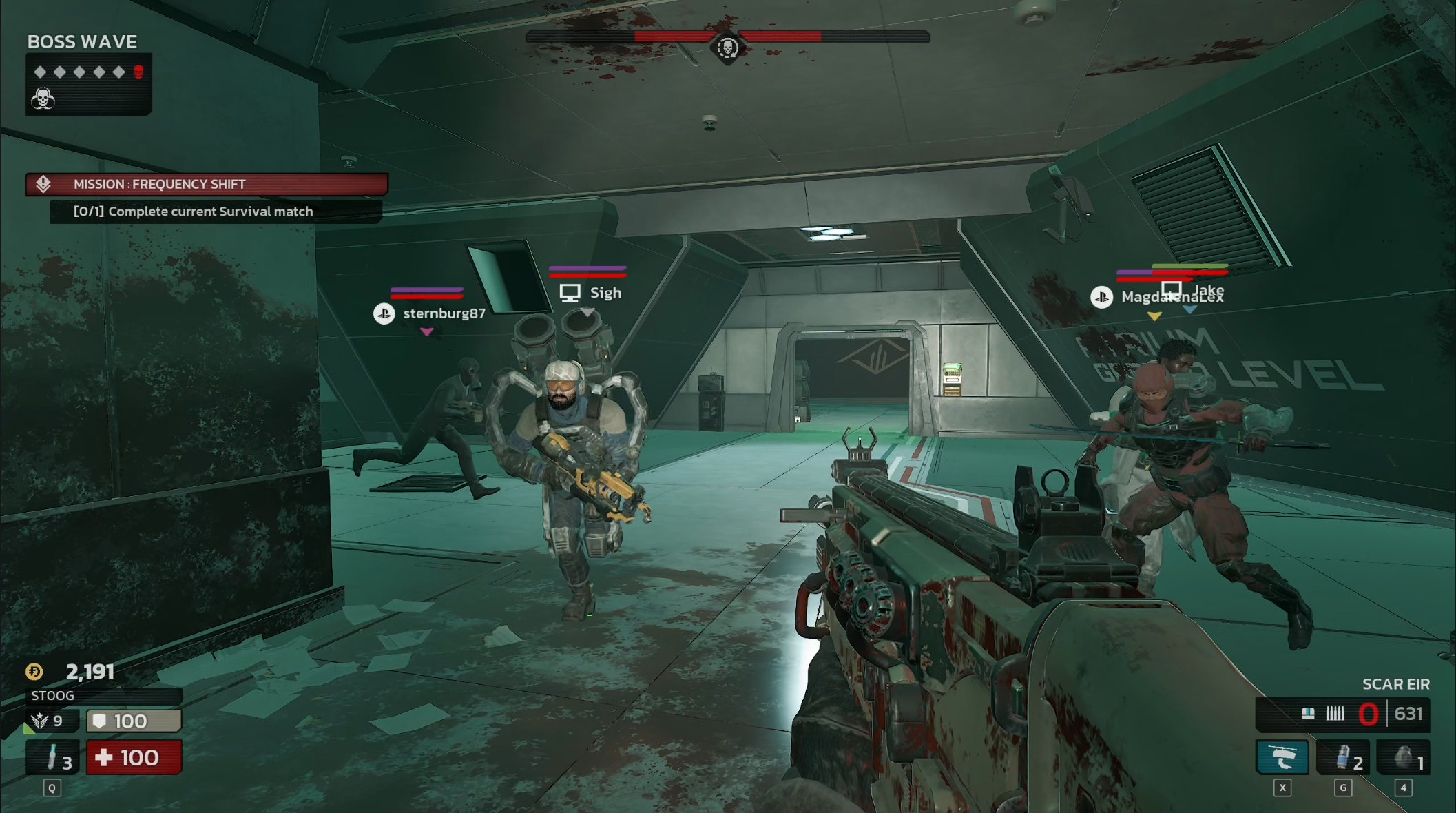Toggle the biohazard indicator under Boss Wave
This screenshot has width=1456, height=813.
point(43,97)
